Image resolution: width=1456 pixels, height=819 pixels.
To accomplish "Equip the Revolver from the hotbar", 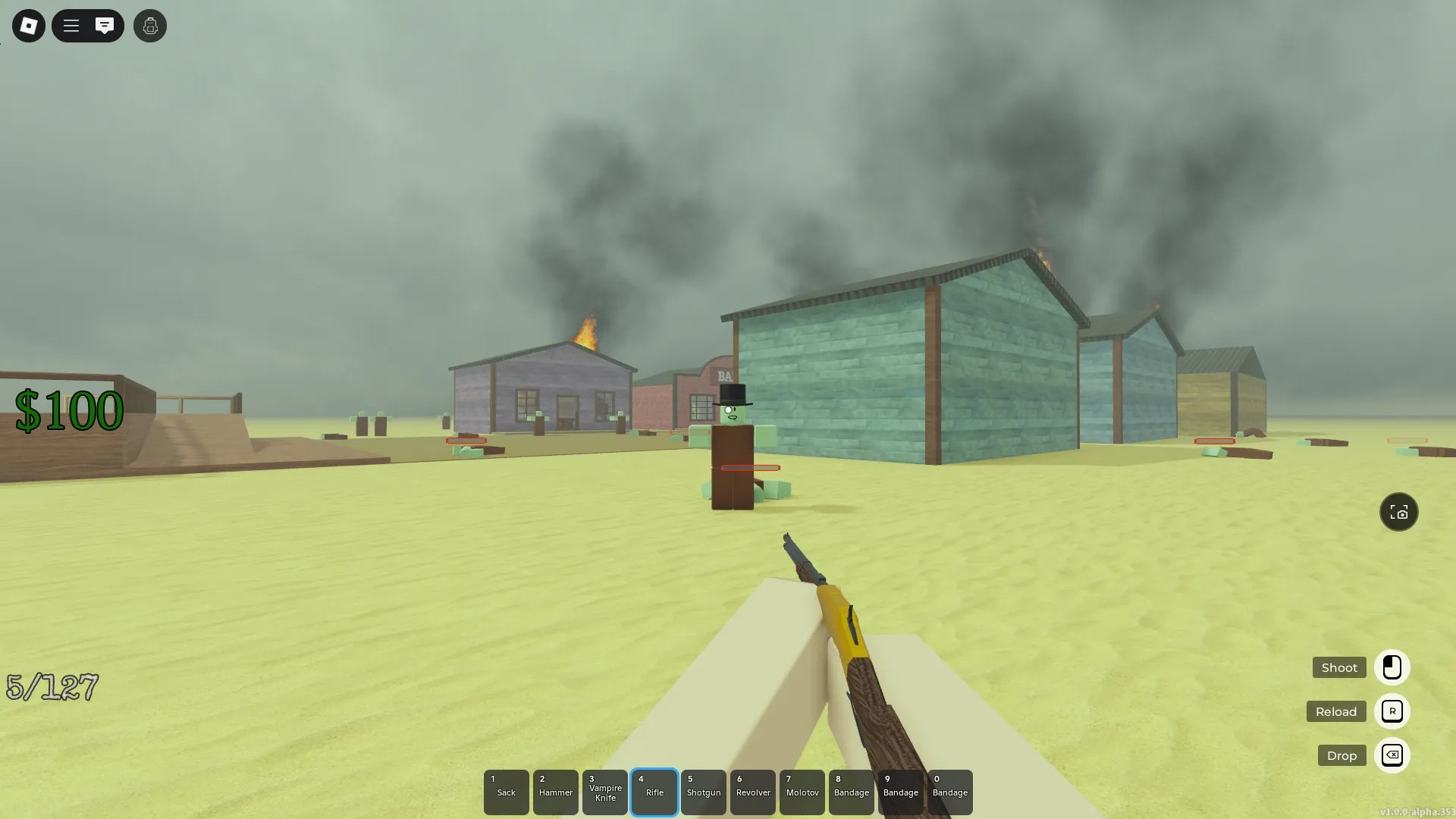I will pos(753,792).
